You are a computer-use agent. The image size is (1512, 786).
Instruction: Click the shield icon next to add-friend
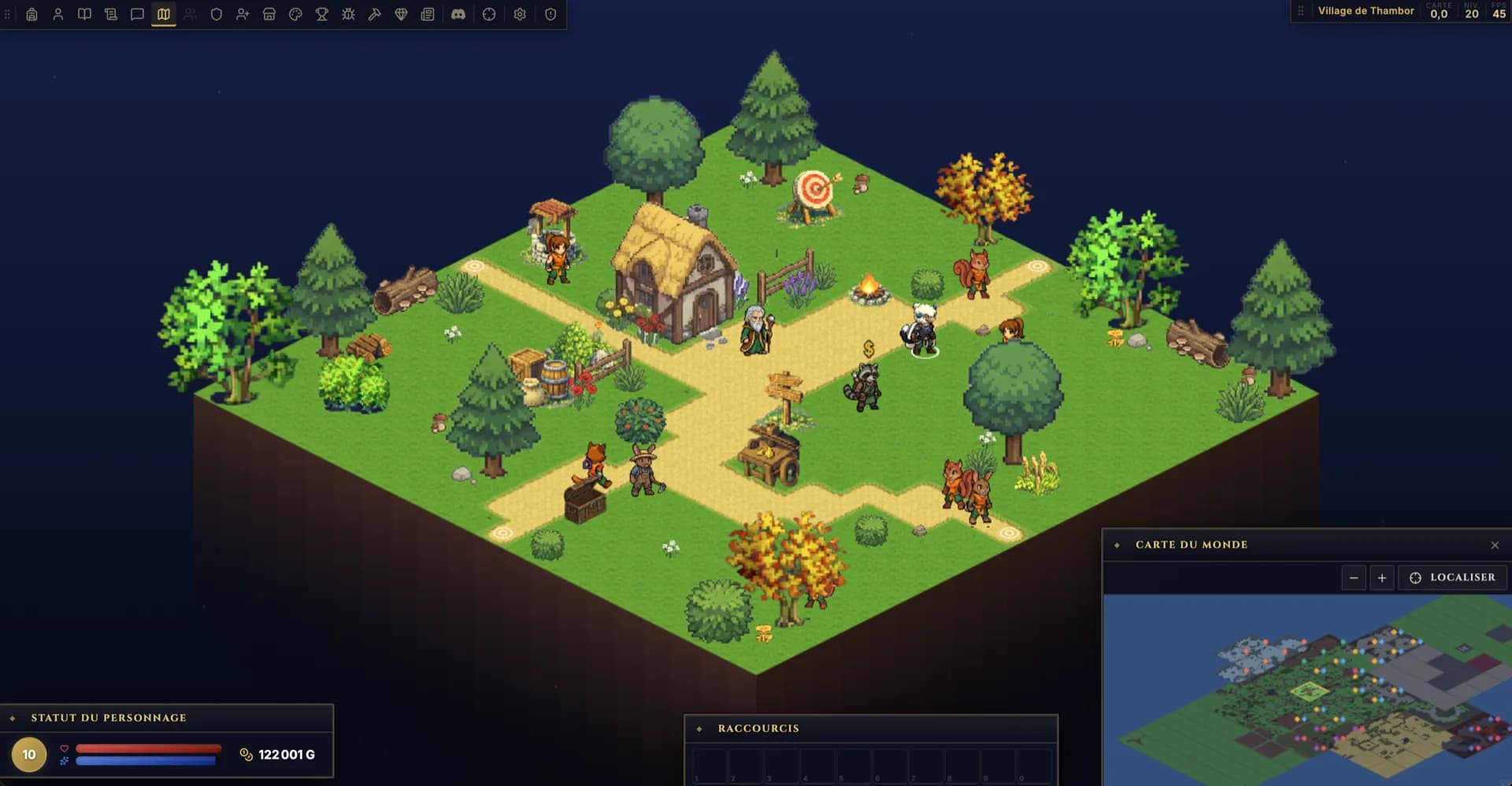(x=217, y=14)
